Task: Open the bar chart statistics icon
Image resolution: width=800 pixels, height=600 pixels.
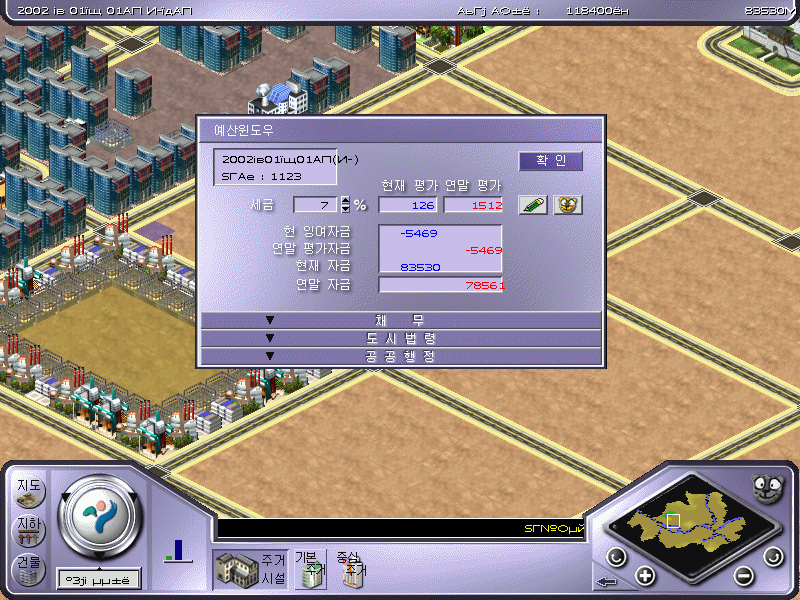Action: 178,551
